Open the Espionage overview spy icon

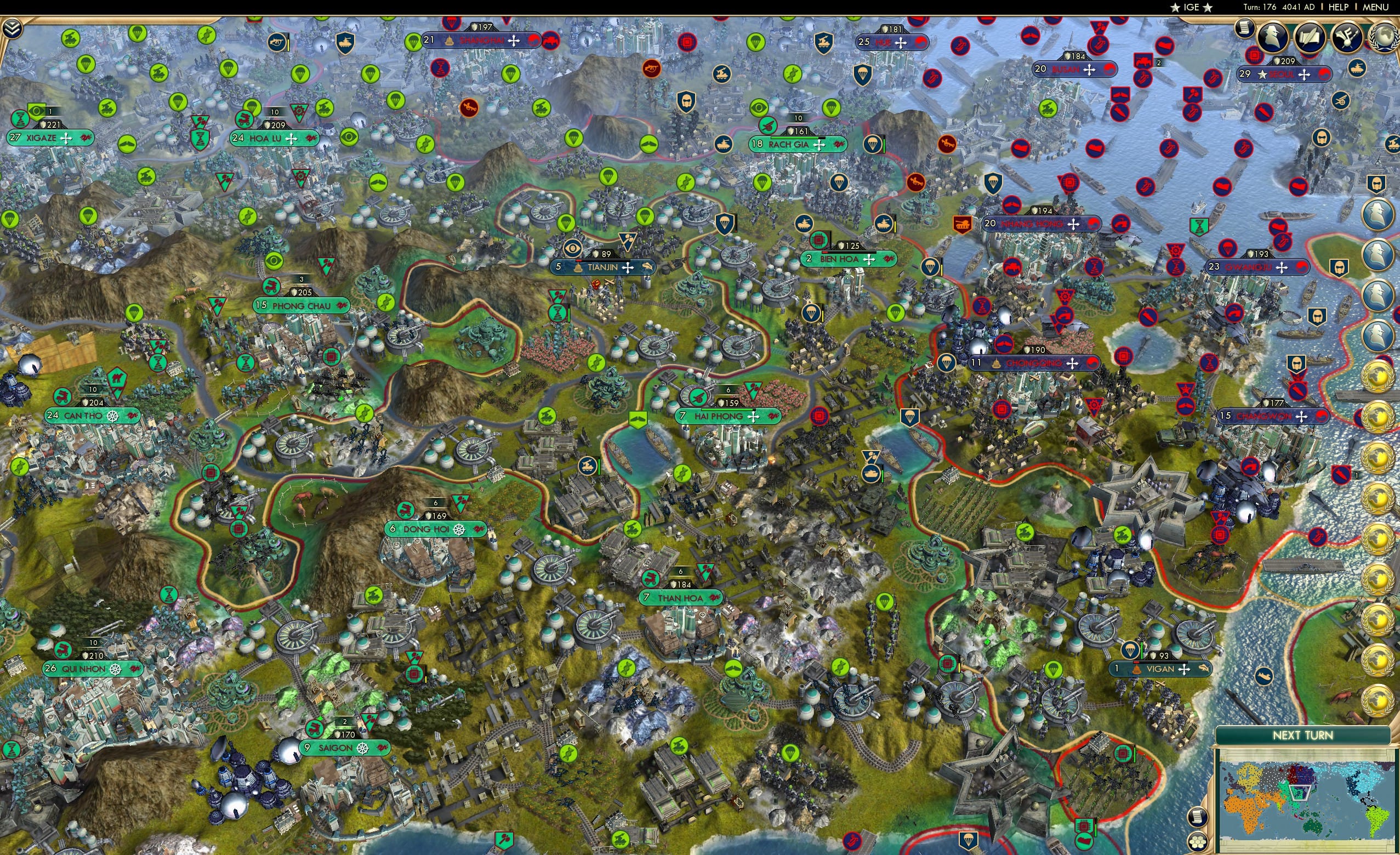1273,35
